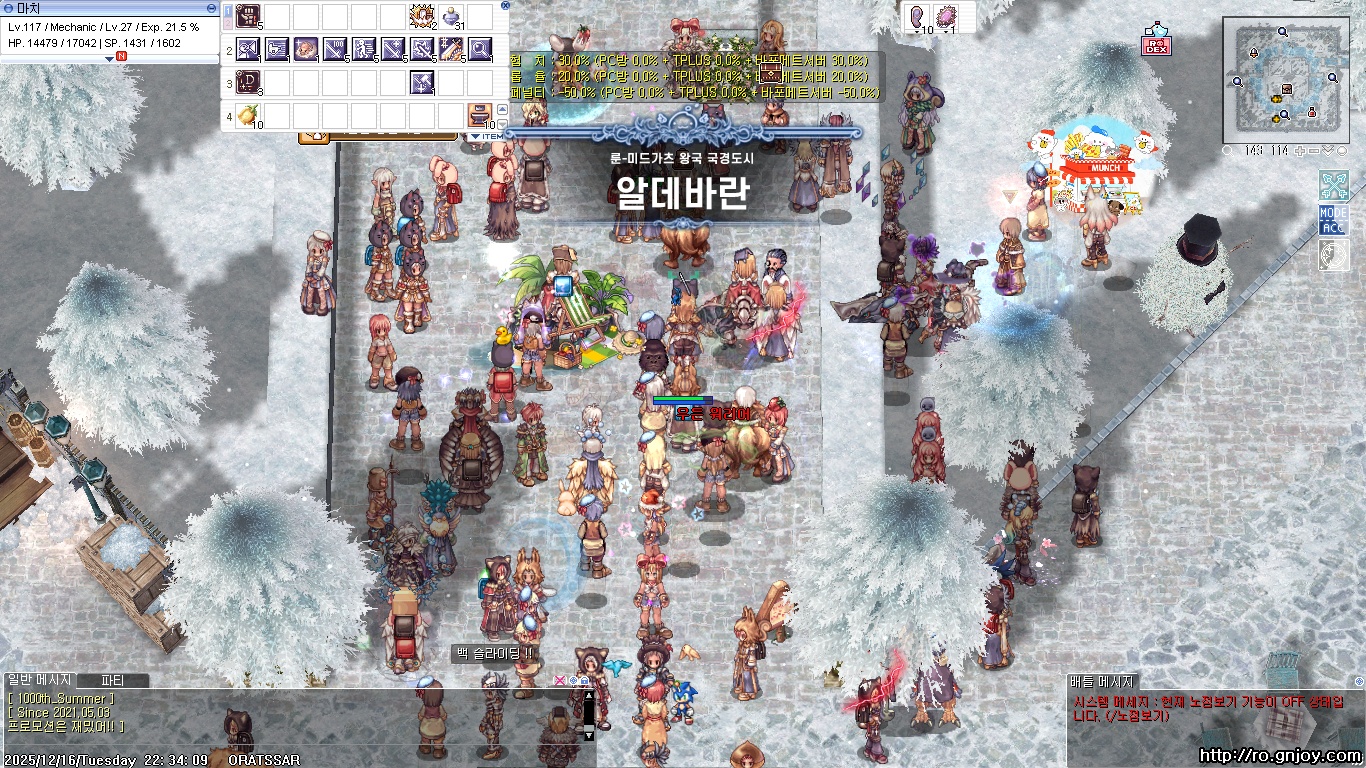Select the magnifying glass appraisal skill in hotbar
The image size is (1366, 768).
[480, 49]
